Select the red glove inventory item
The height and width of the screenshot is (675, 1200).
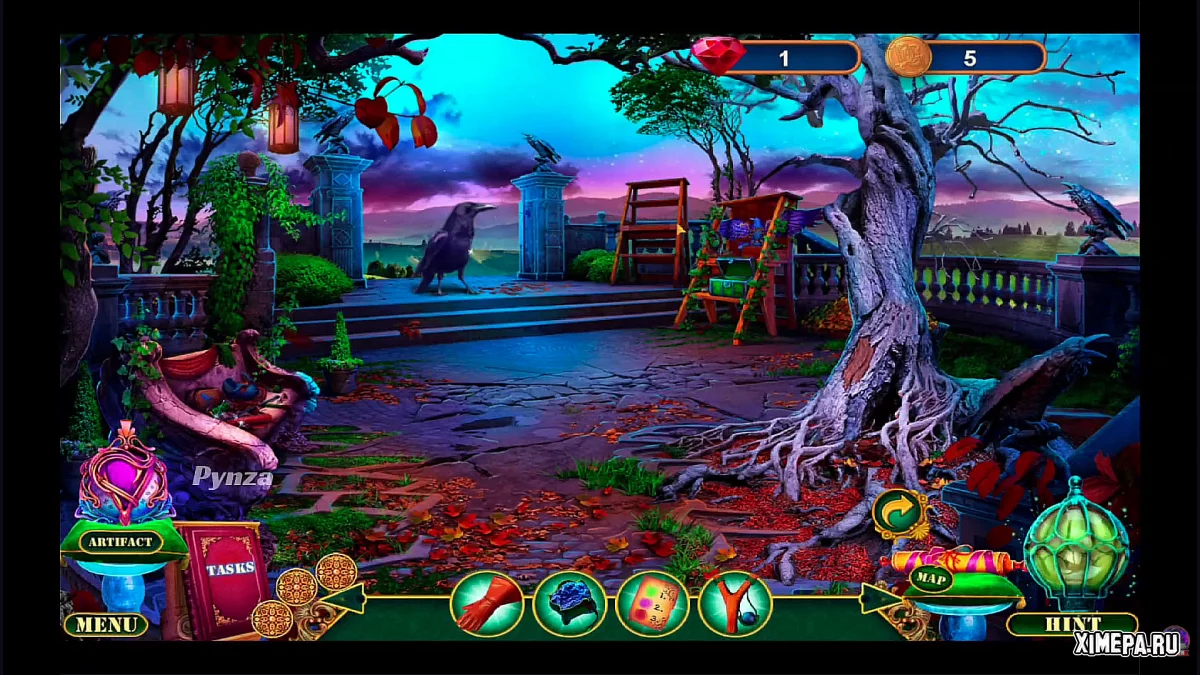[x=487, y=604]
